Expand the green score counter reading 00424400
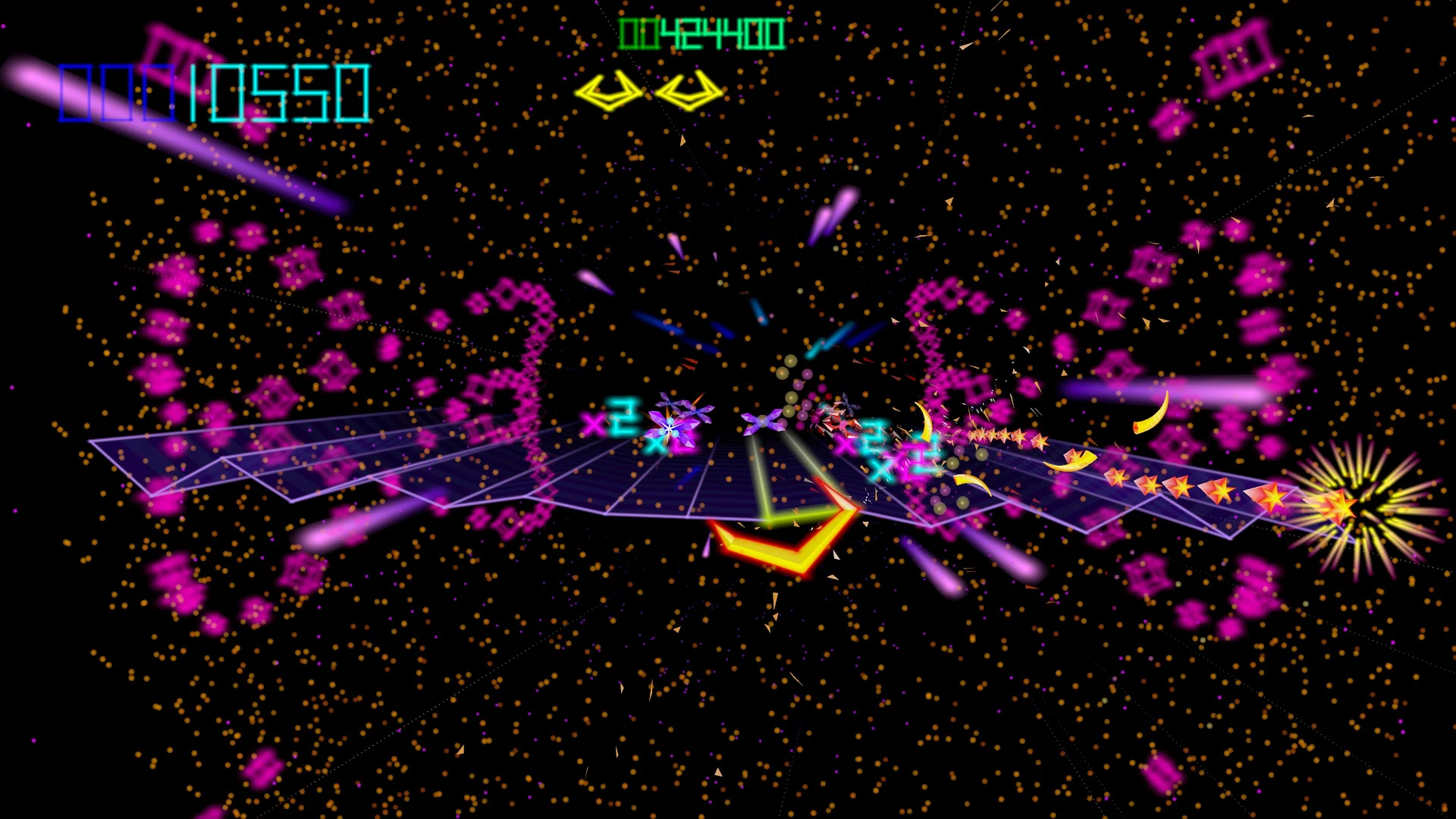1456x819 pixels. point(701,33)
